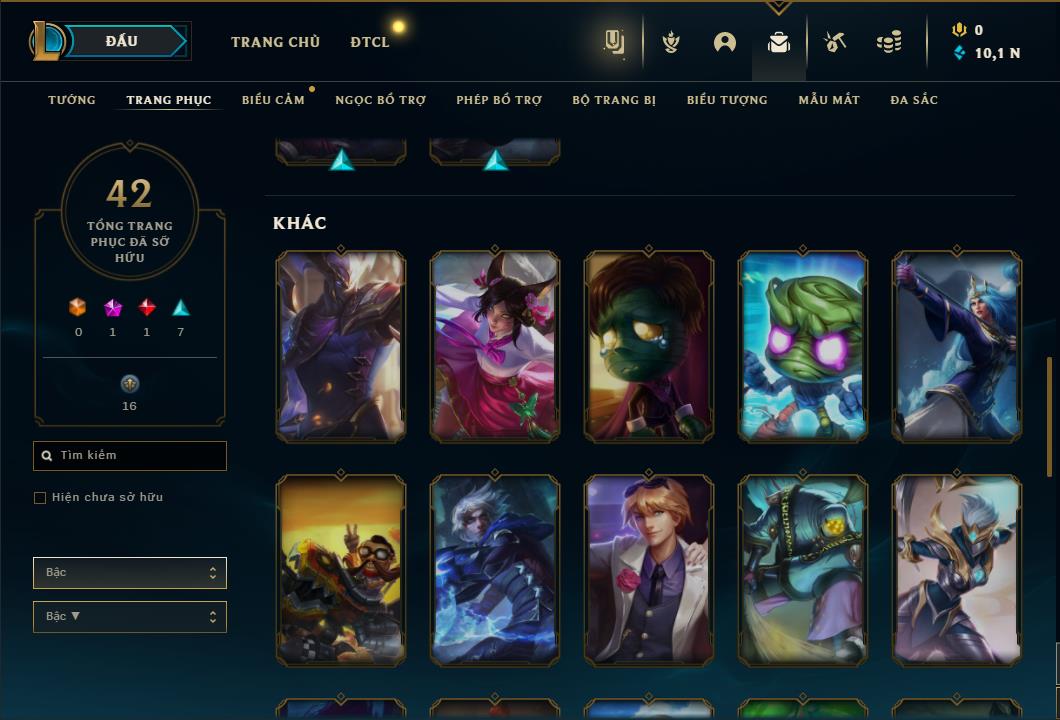Toggle the Hiện chưa sở hữu checkbox

click(x=40, y=498)
